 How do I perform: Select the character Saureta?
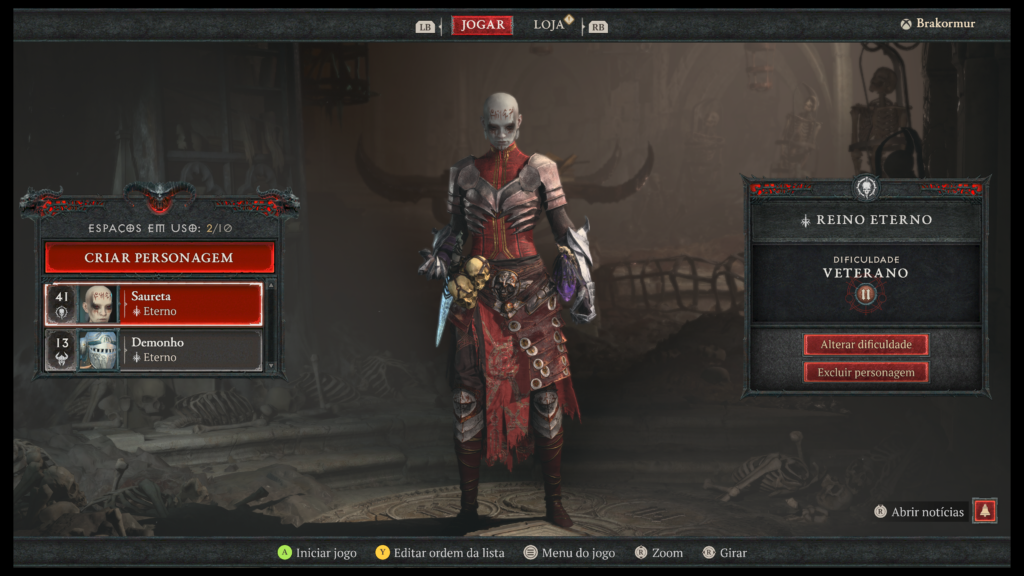[154, 304]
